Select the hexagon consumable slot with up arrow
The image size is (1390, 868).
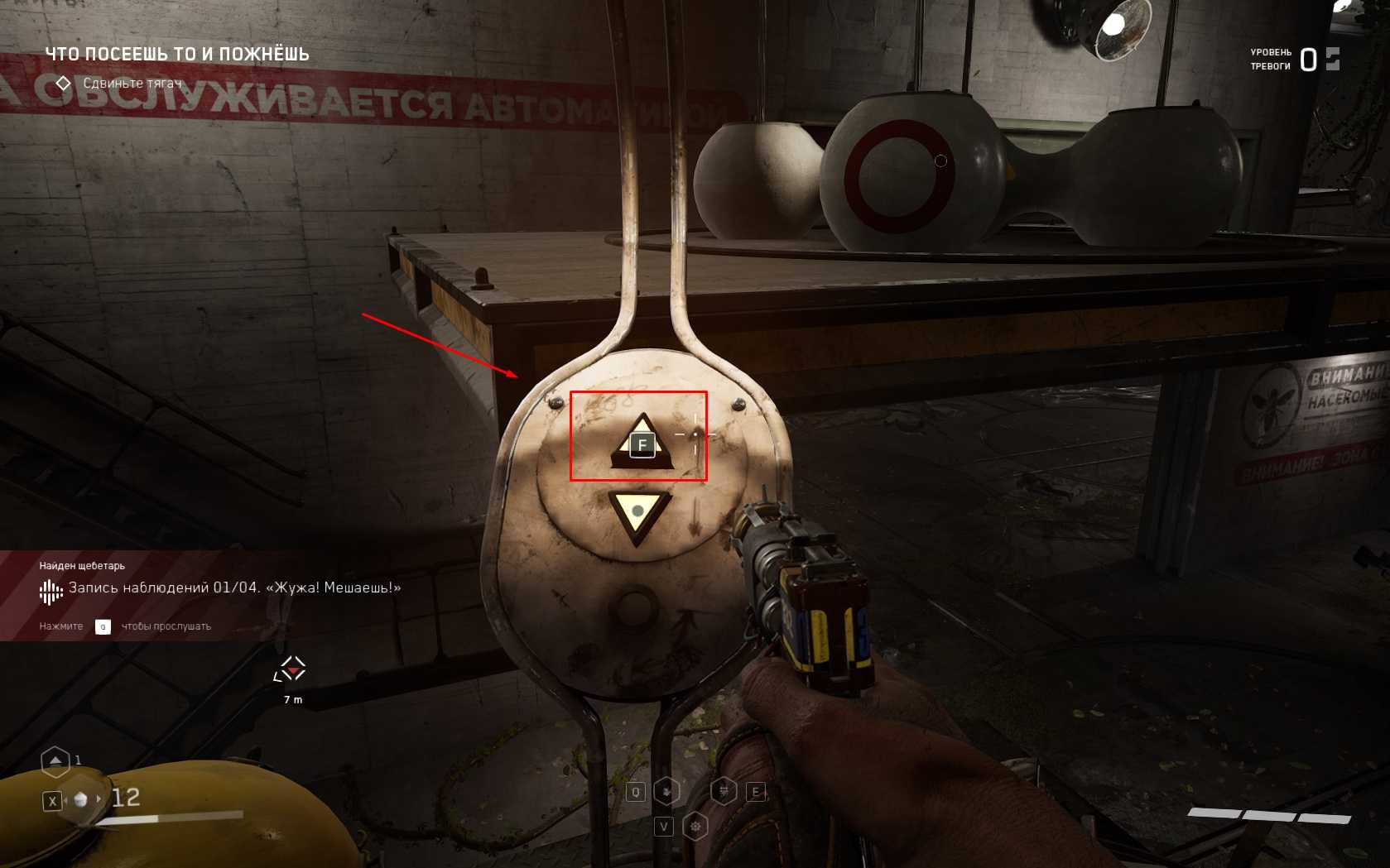pyautogui.click(x=55, y=760)
